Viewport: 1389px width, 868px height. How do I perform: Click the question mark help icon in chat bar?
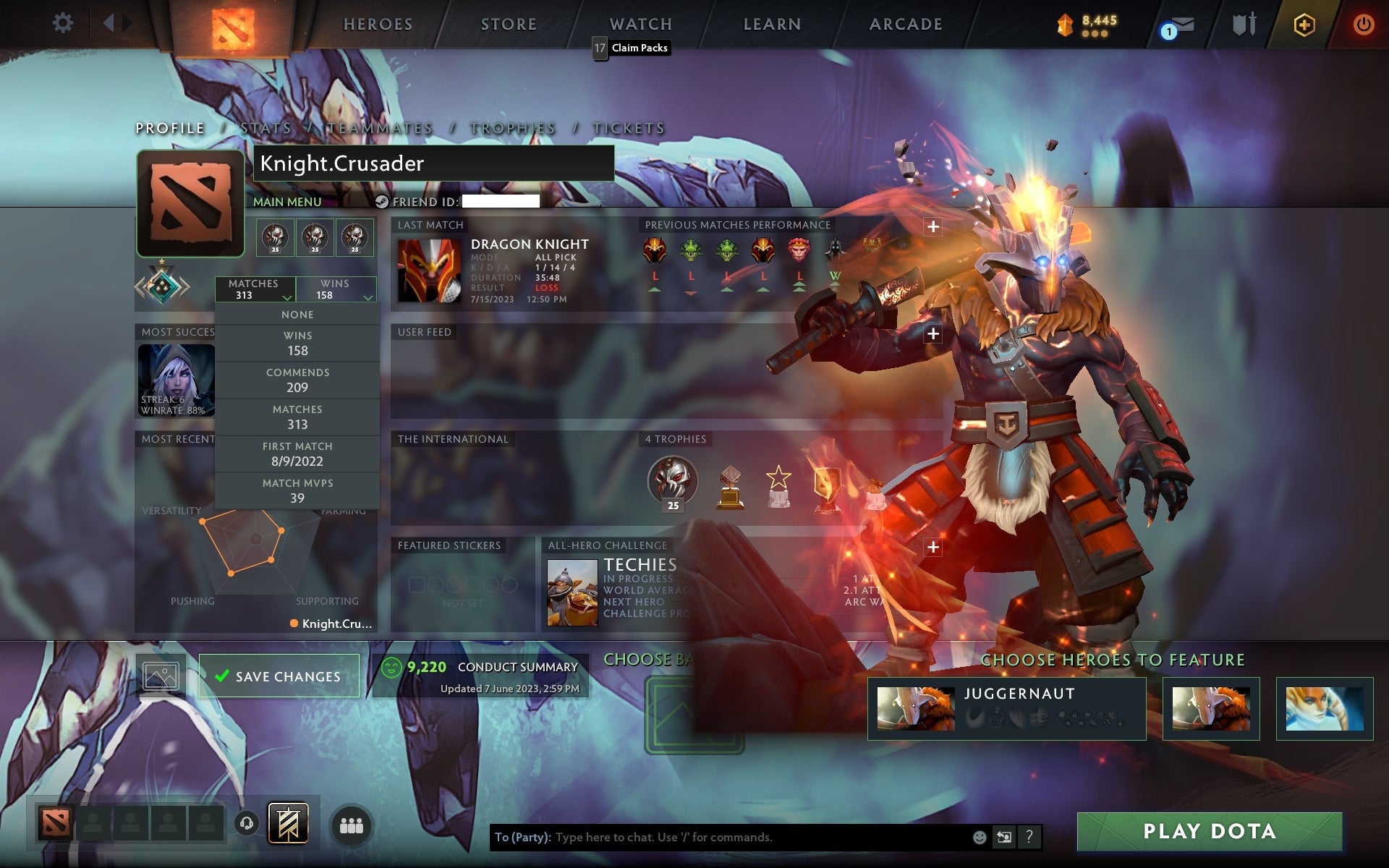[1030, 838]
